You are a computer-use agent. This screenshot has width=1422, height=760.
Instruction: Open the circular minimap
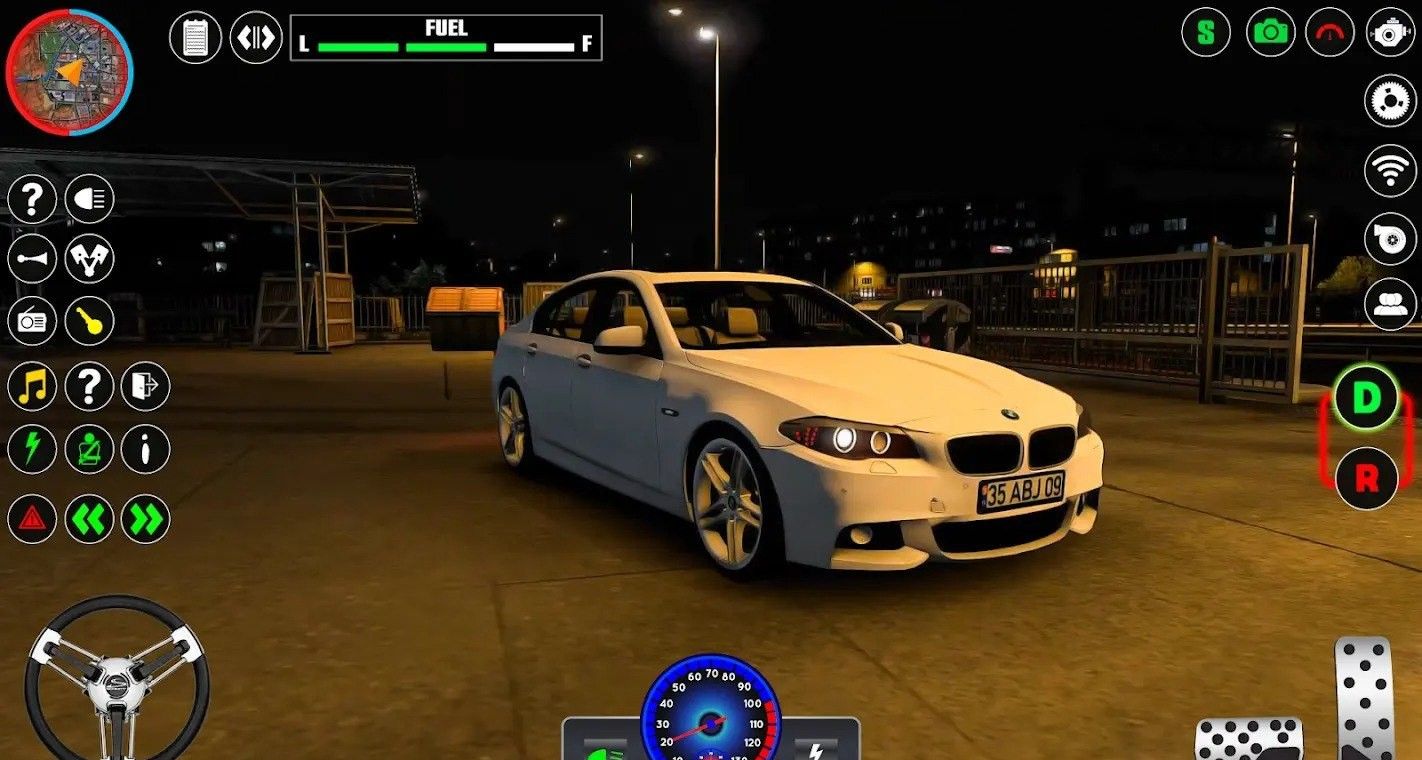(x=69, y=72)
